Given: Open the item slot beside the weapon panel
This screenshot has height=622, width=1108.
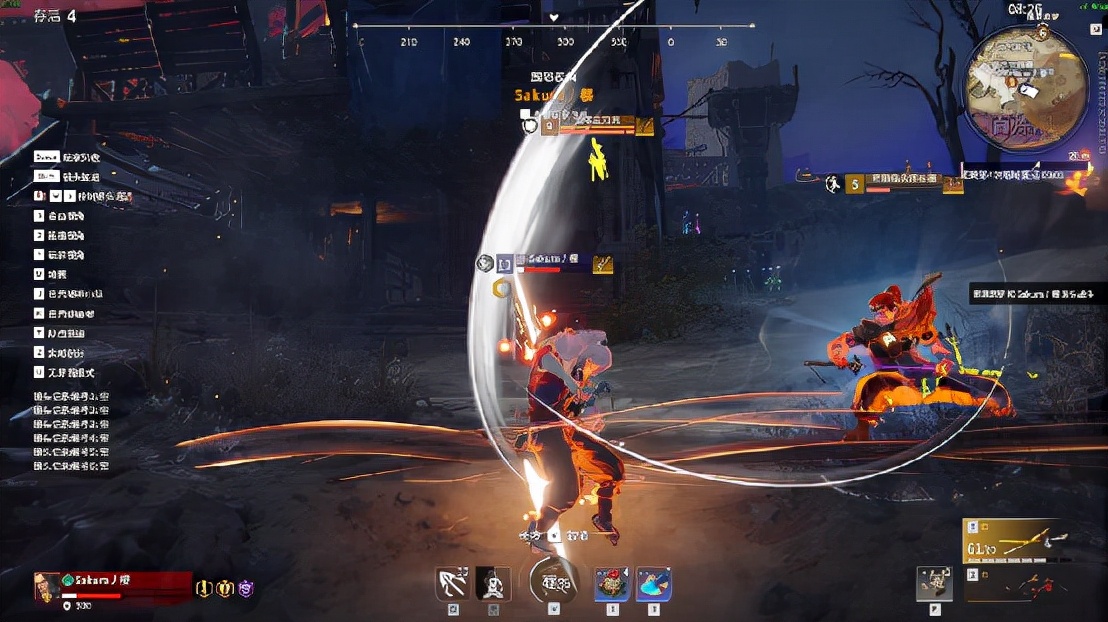Looking at the screenshot, I should pos(934,584).
